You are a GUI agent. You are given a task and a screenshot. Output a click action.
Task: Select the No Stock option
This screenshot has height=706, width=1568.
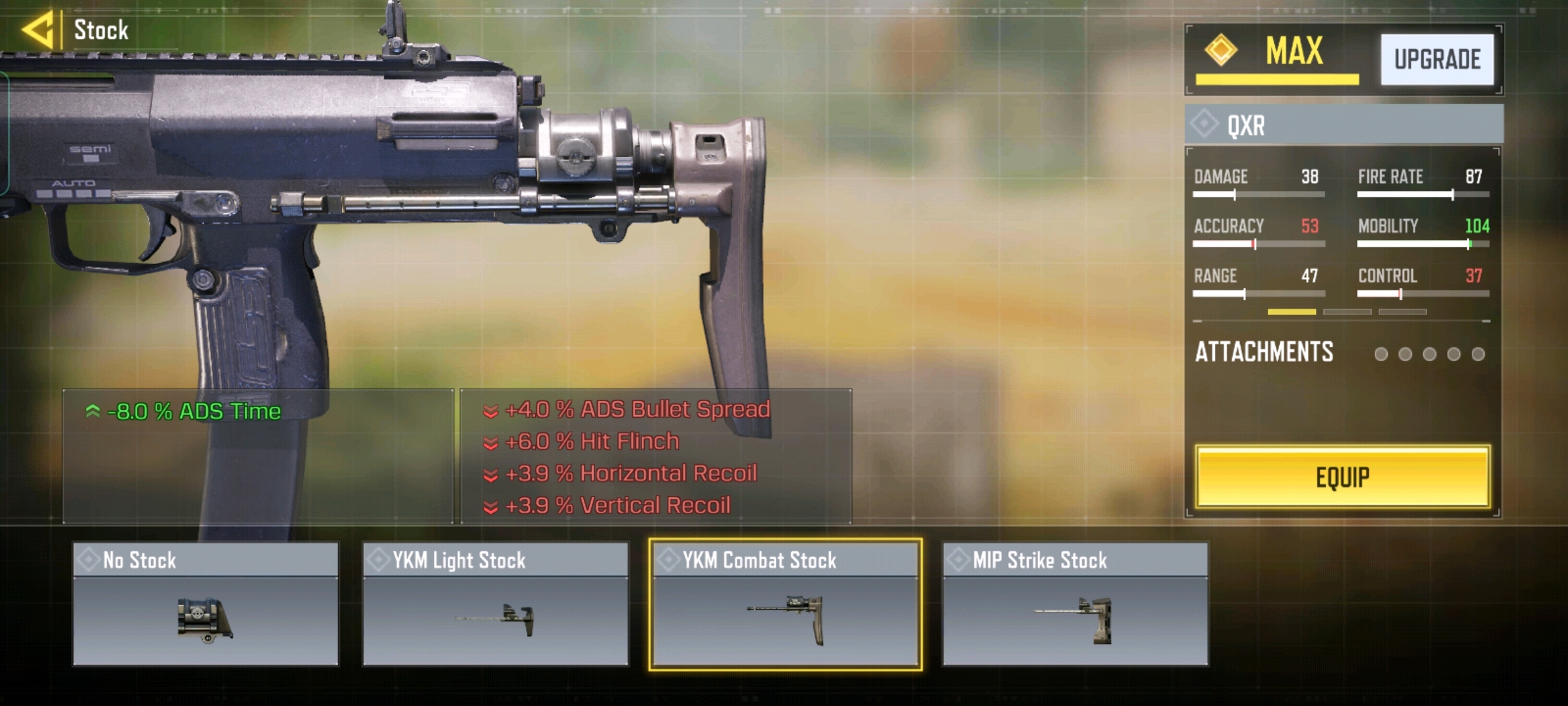pos(206,604)
